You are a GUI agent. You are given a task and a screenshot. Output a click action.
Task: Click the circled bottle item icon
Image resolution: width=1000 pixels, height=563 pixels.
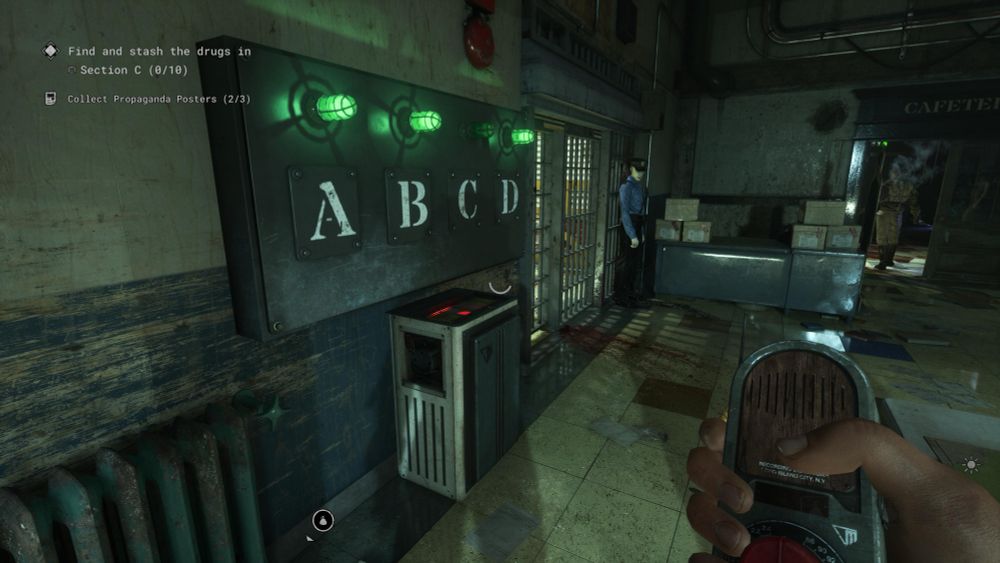pos(324,519)
